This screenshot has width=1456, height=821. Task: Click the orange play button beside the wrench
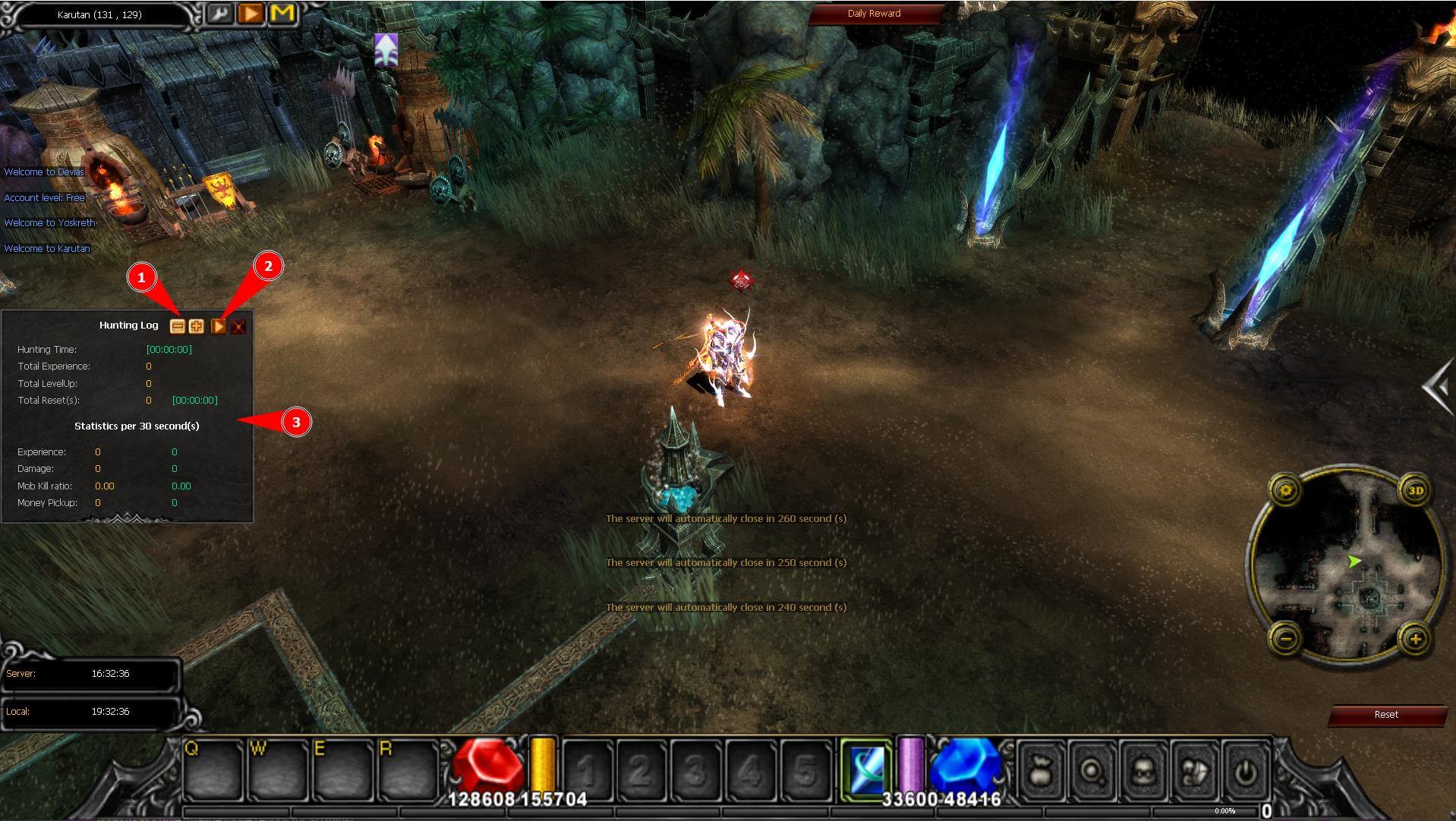click(x=251, y=14)
